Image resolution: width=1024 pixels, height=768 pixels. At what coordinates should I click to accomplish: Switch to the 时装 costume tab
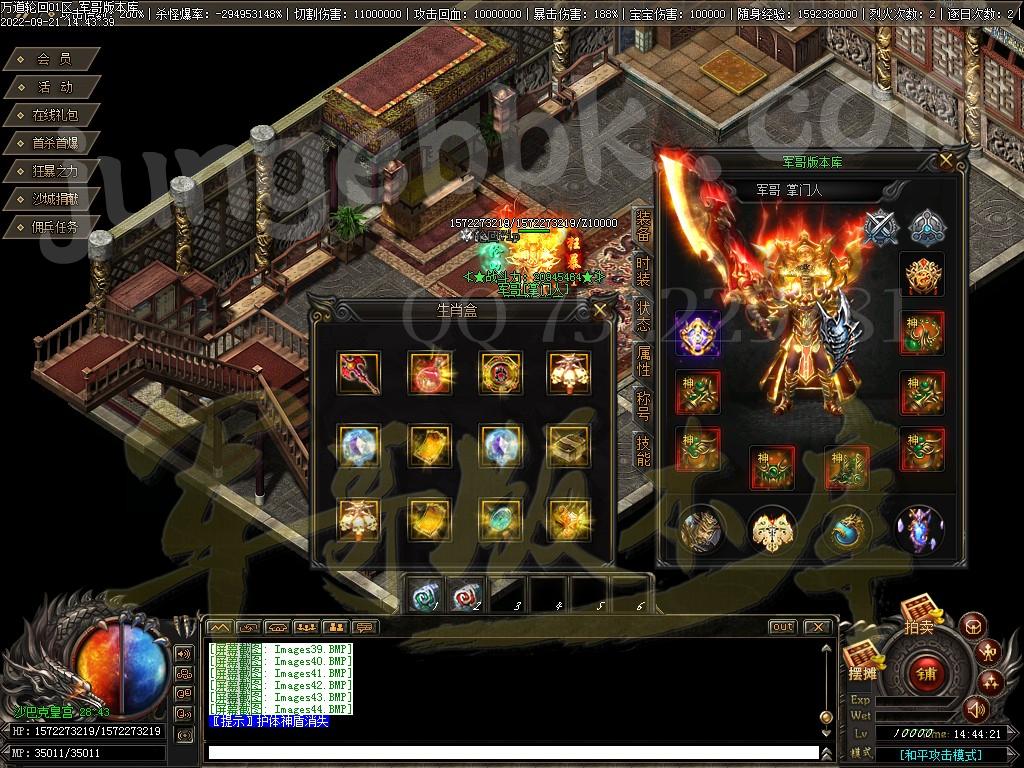coord(643,270)
